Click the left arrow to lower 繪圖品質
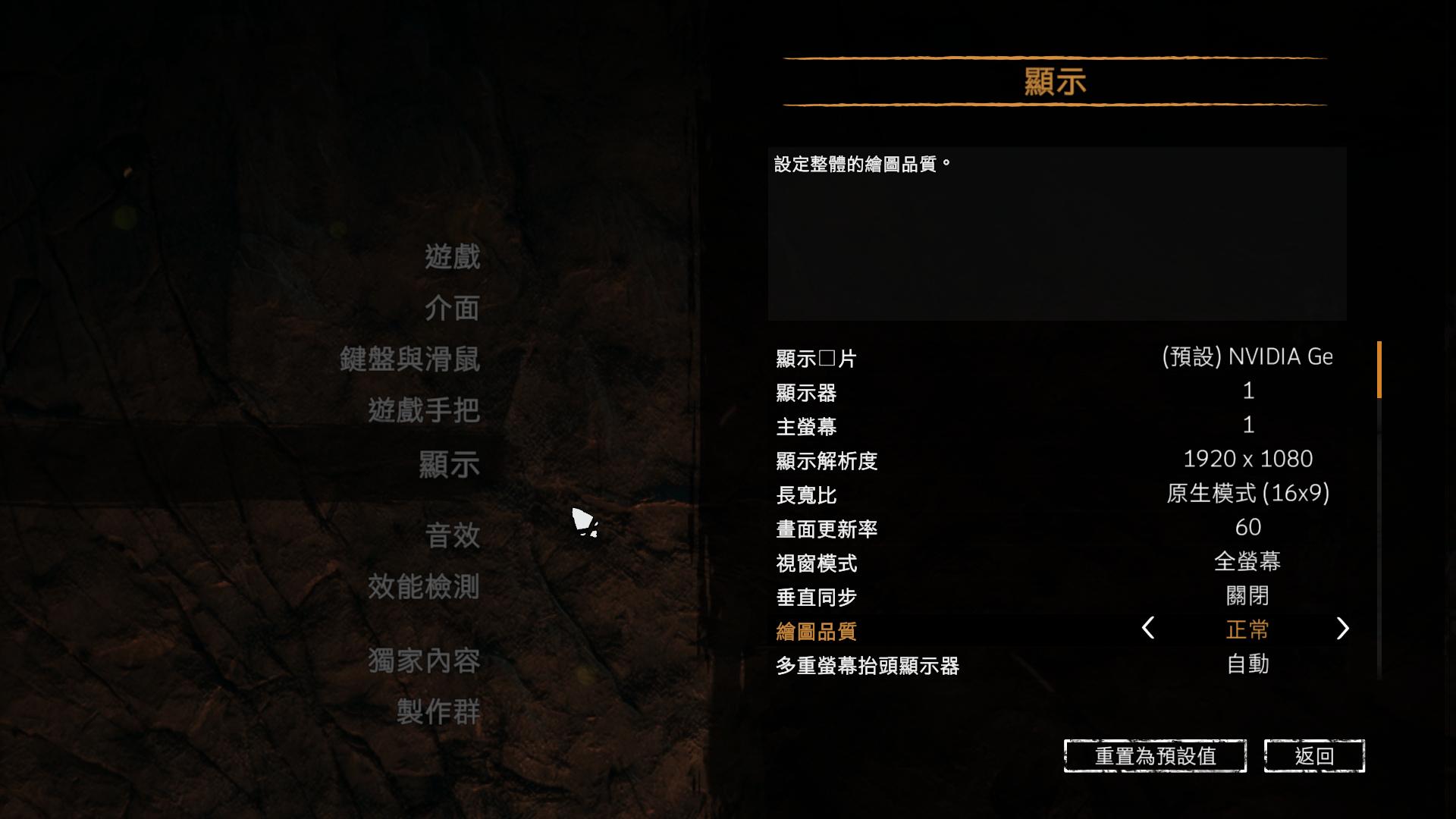This screenshot has height=819, width=1456. tap(1147, 629)
